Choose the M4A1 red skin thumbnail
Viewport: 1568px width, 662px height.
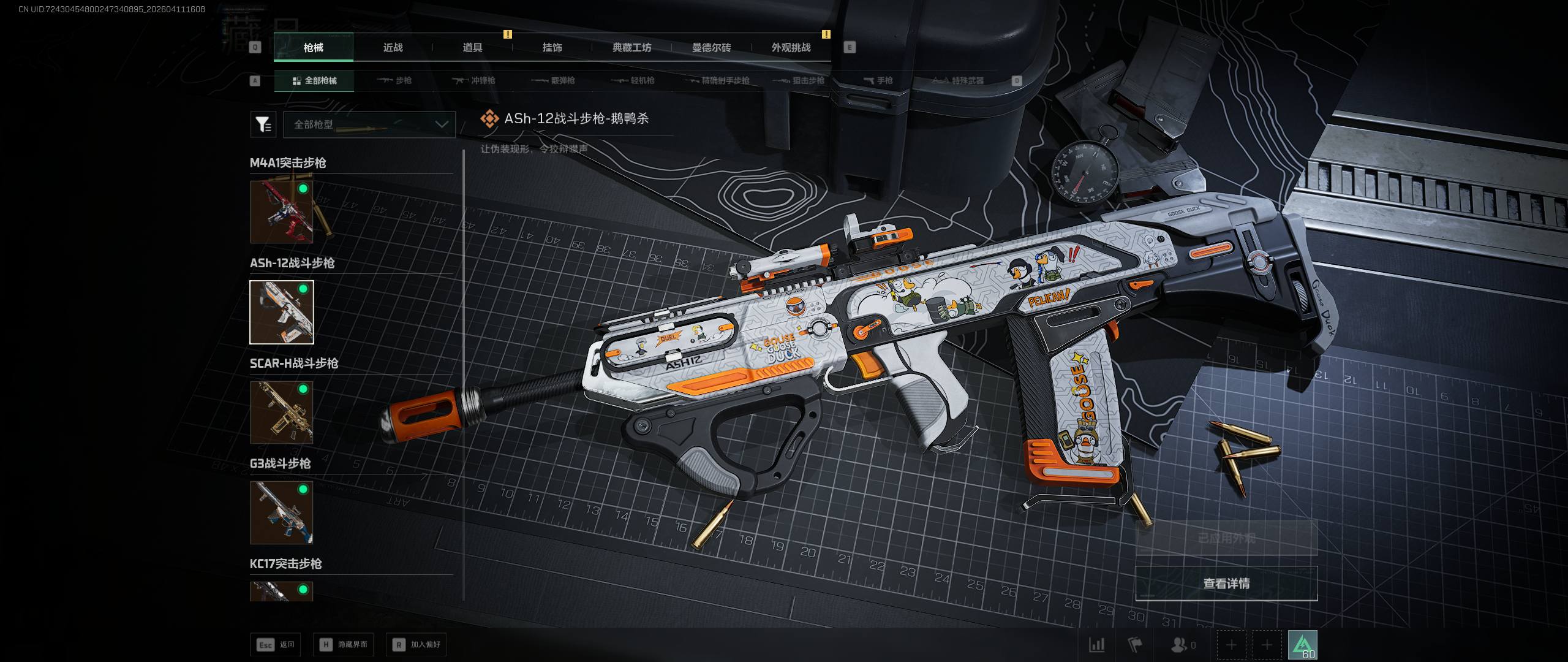click(x=282, y=211)
